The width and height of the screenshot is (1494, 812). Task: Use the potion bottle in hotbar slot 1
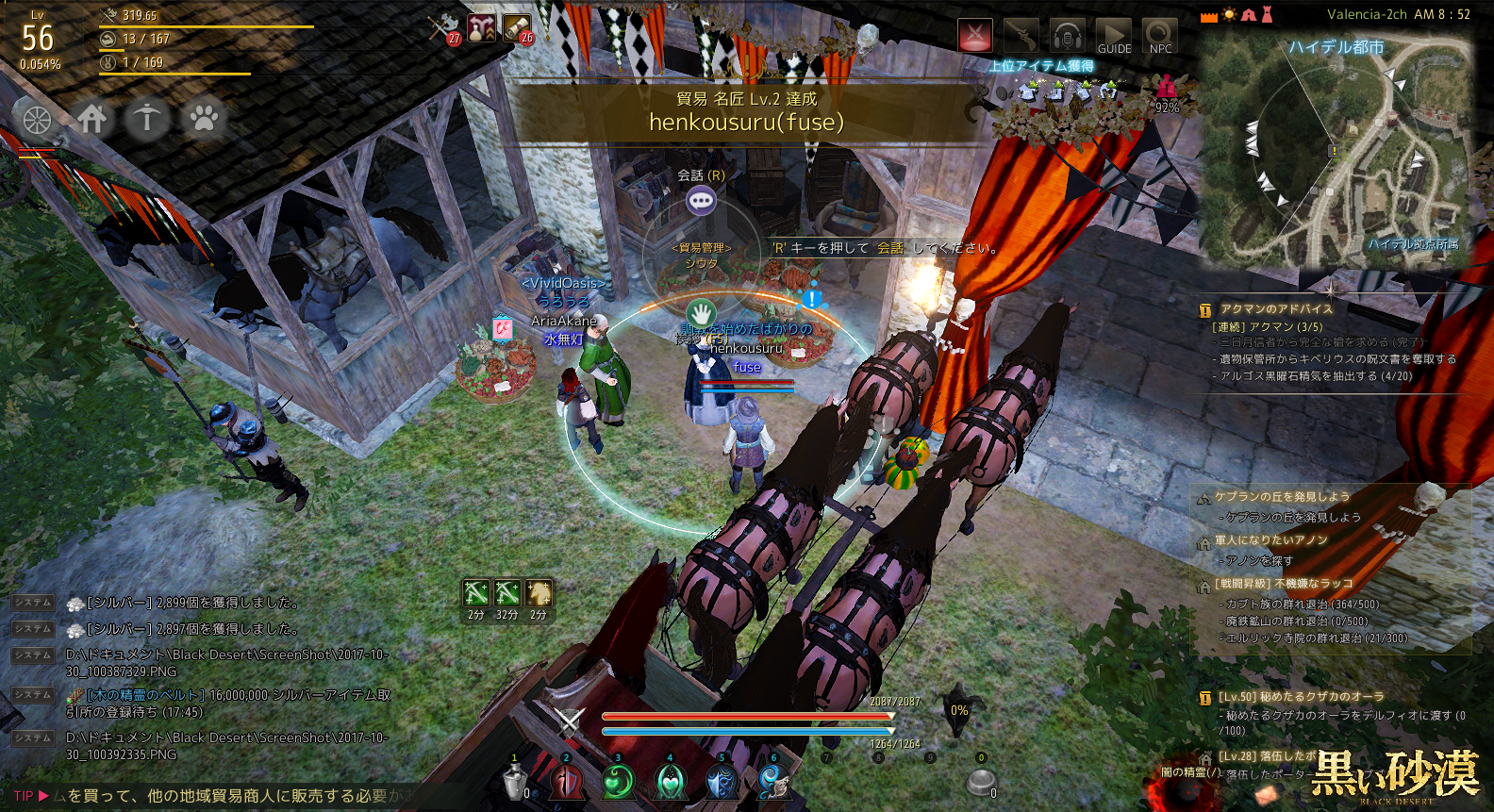point(515,782)
